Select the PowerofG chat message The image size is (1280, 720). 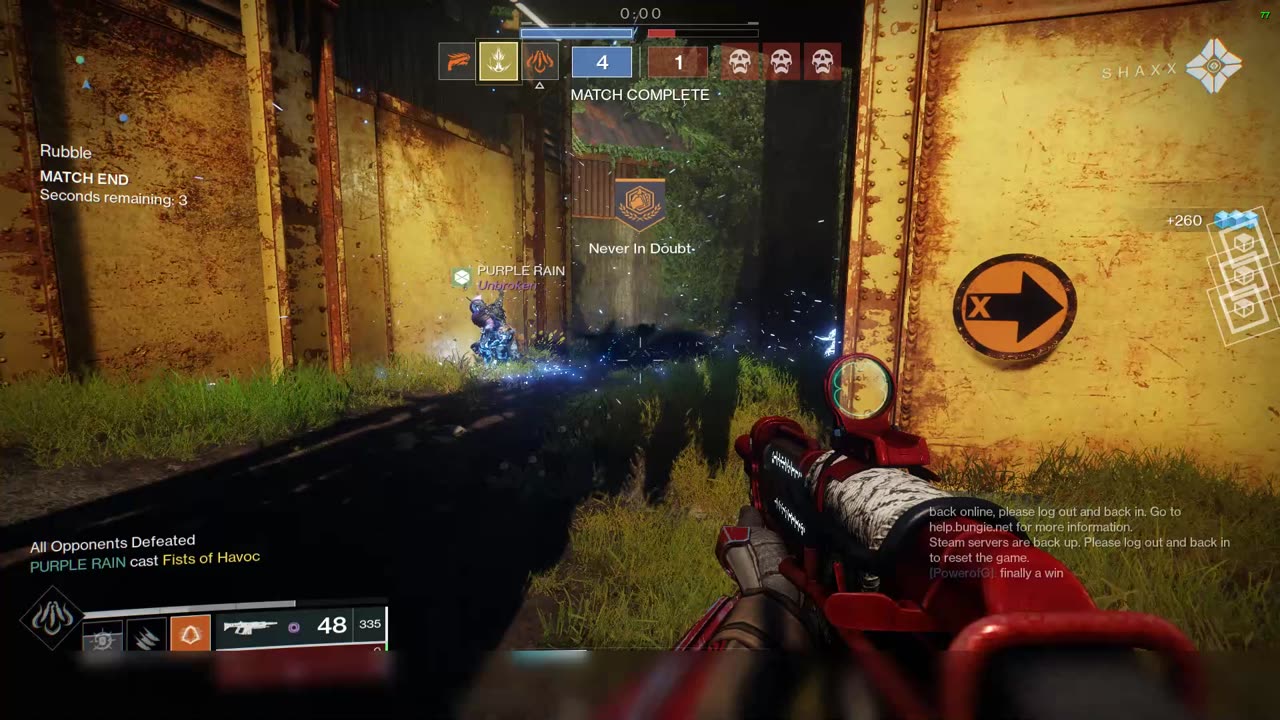(996, 573)
